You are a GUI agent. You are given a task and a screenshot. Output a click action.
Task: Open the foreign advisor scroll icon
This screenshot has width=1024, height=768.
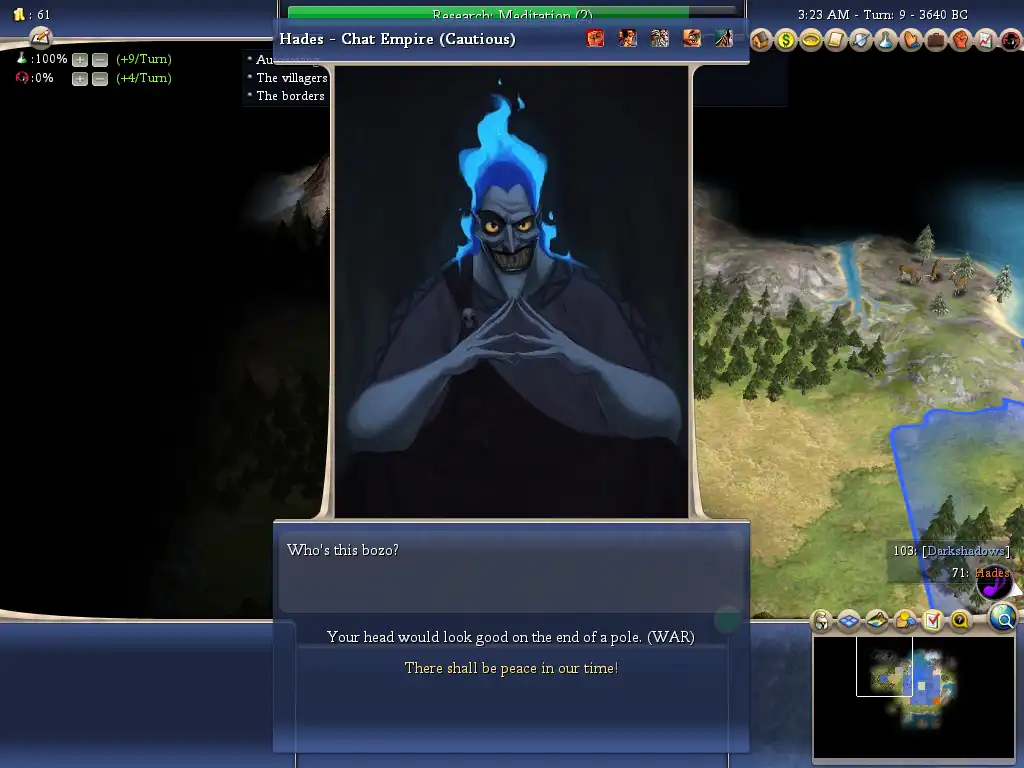click(x=836, y=40)
